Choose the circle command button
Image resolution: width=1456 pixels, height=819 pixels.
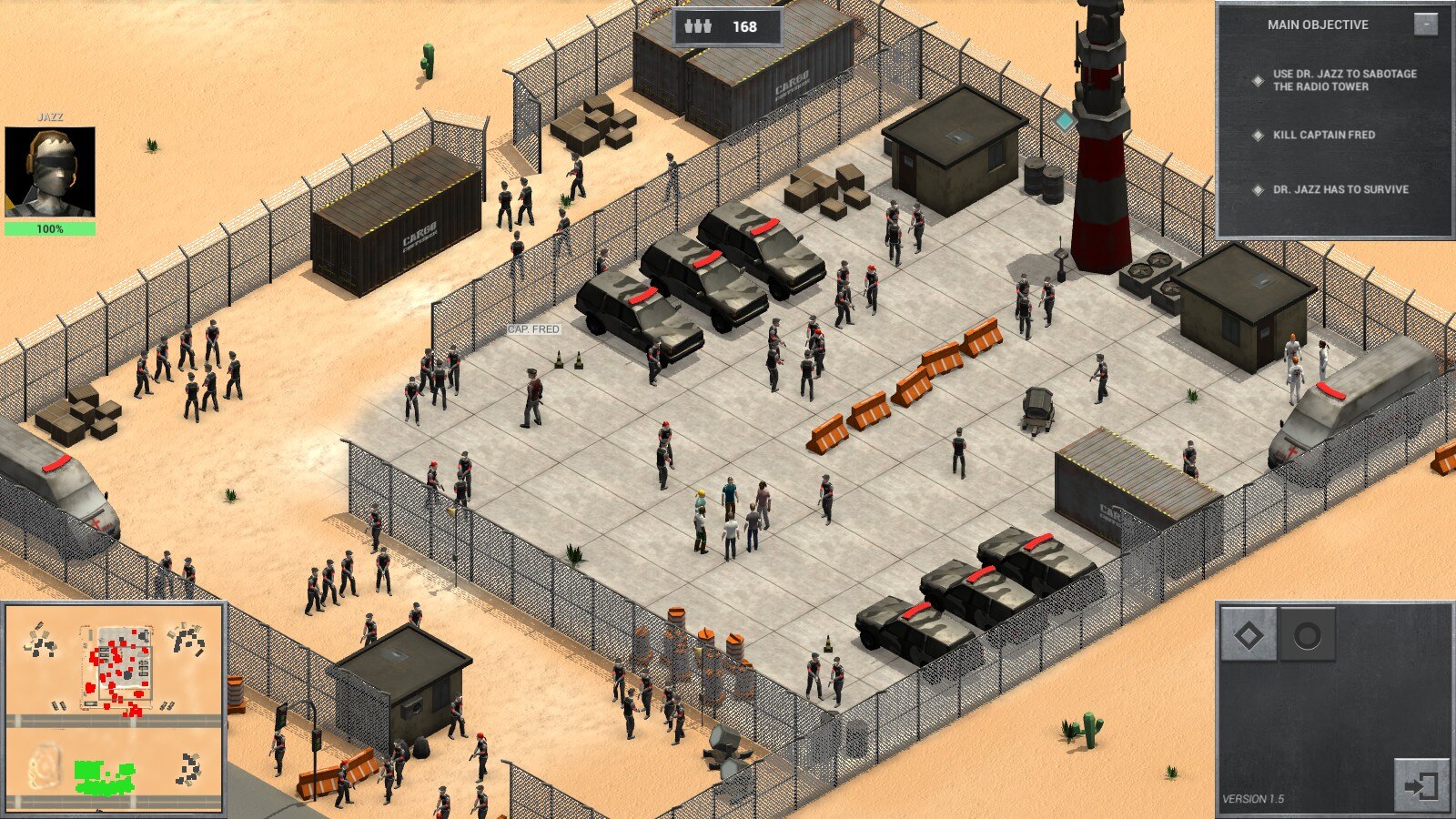(1307, 634)
